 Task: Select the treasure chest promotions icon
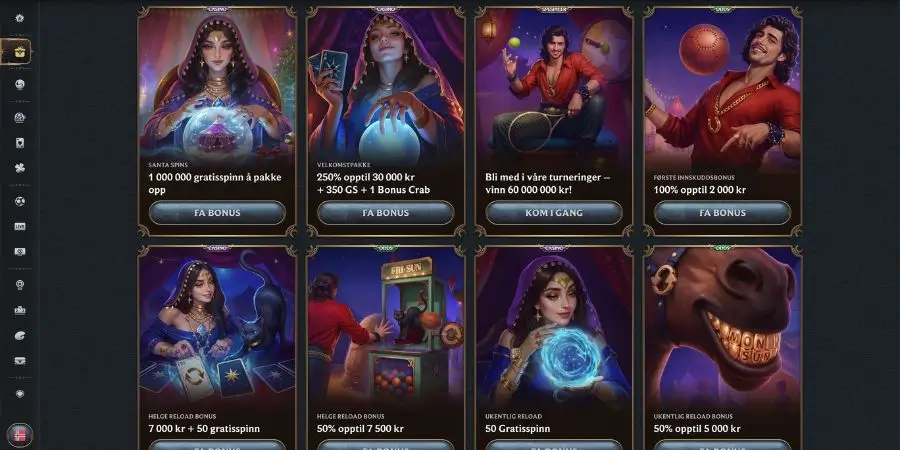pos(19,51)
